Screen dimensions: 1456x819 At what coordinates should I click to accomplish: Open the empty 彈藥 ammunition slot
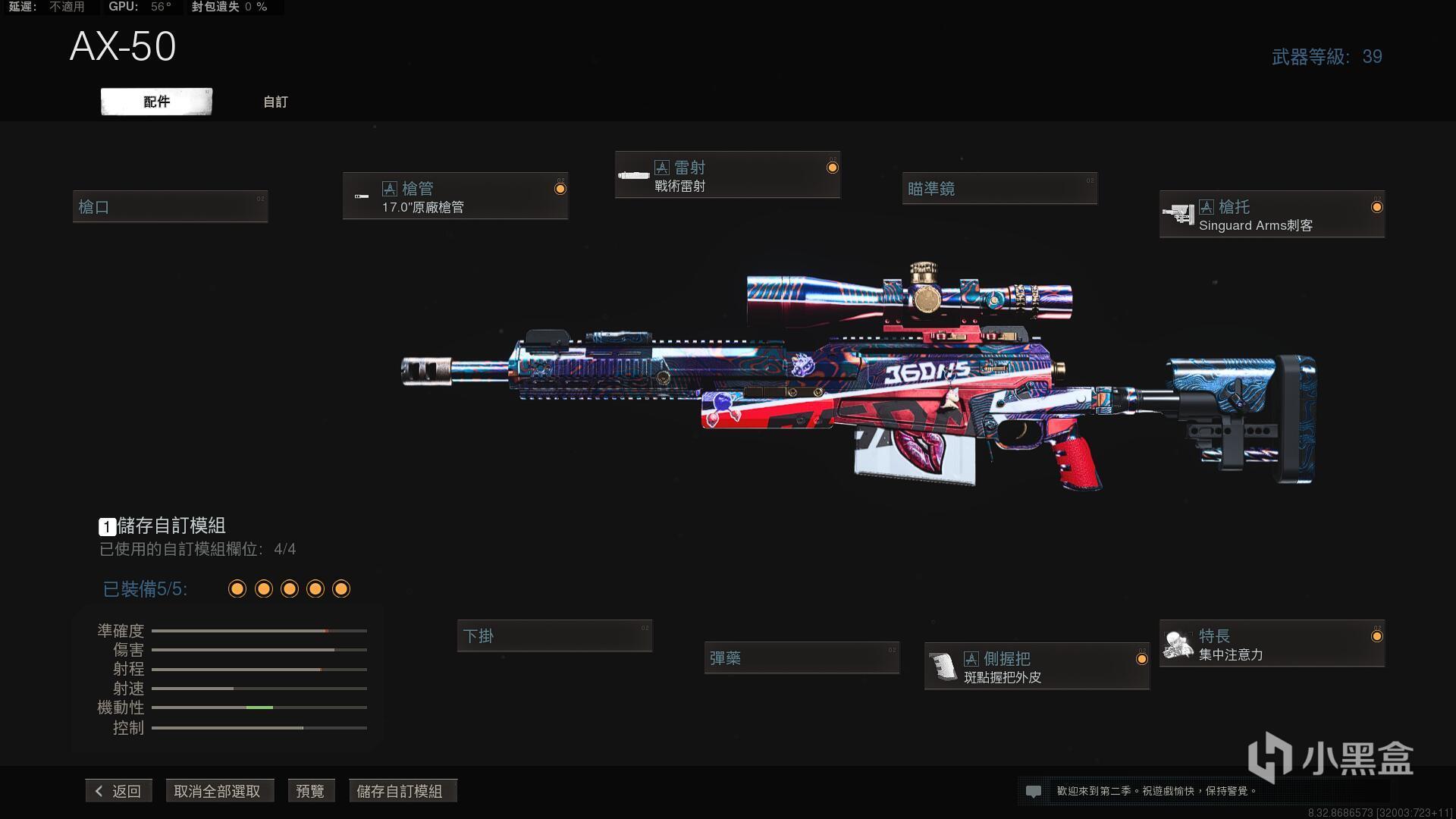click(x=802, y=658)
